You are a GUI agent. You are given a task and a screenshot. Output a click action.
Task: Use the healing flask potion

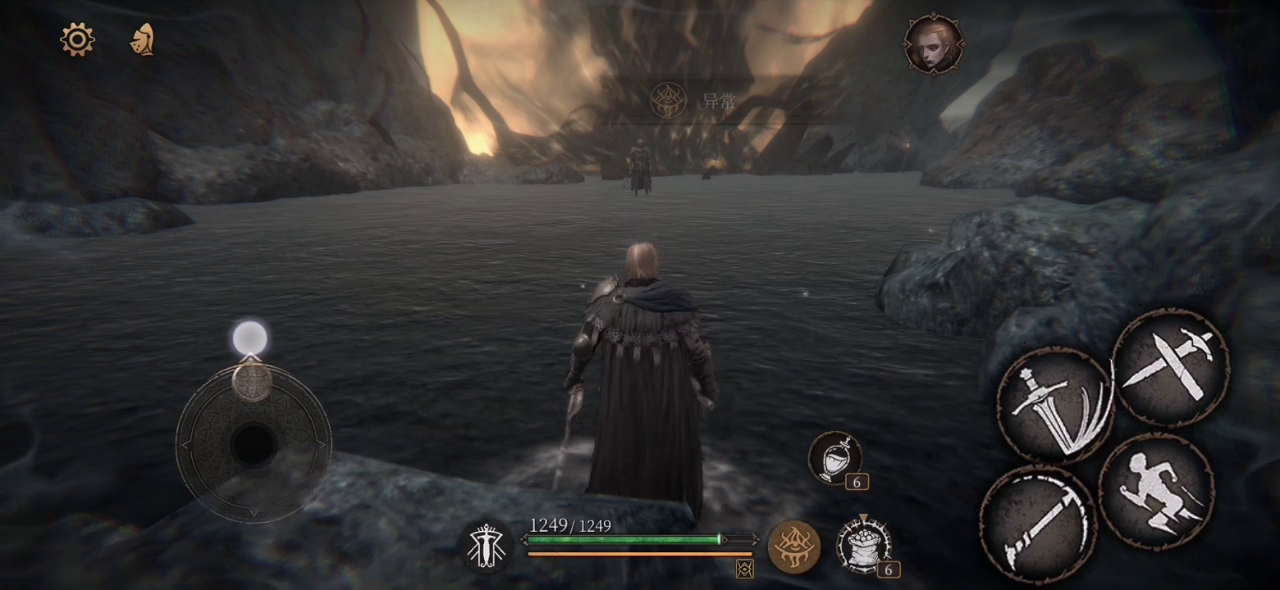tap(834, 458)
